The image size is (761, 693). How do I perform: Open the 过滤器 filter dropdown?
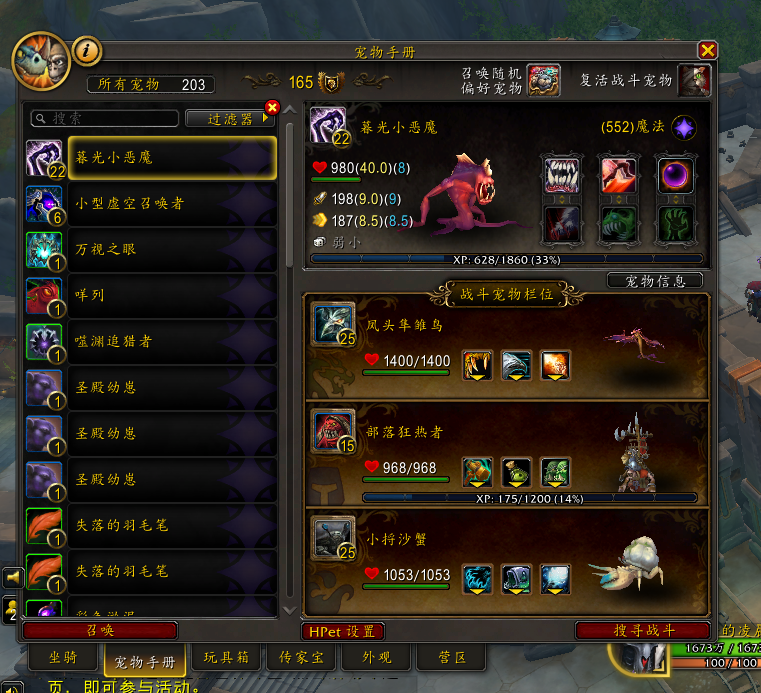pyautogui.click(x=228, y=118)
